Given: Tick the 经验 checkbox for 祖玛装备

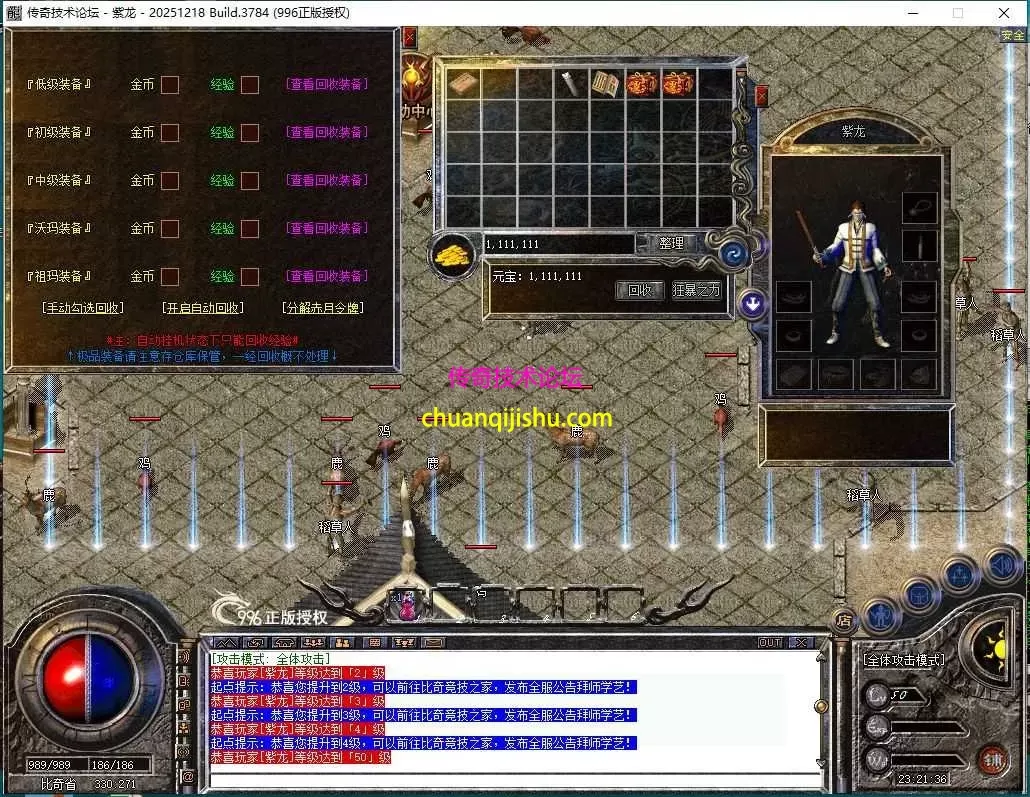Looking at the screenshot, I should [250, 276].
